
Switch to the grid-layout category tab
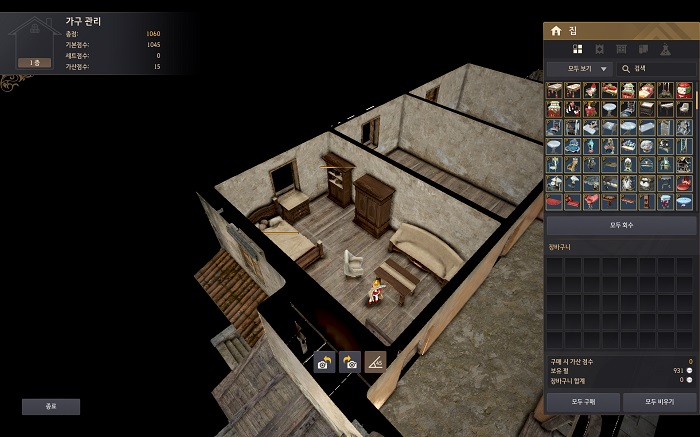[577, 48]
